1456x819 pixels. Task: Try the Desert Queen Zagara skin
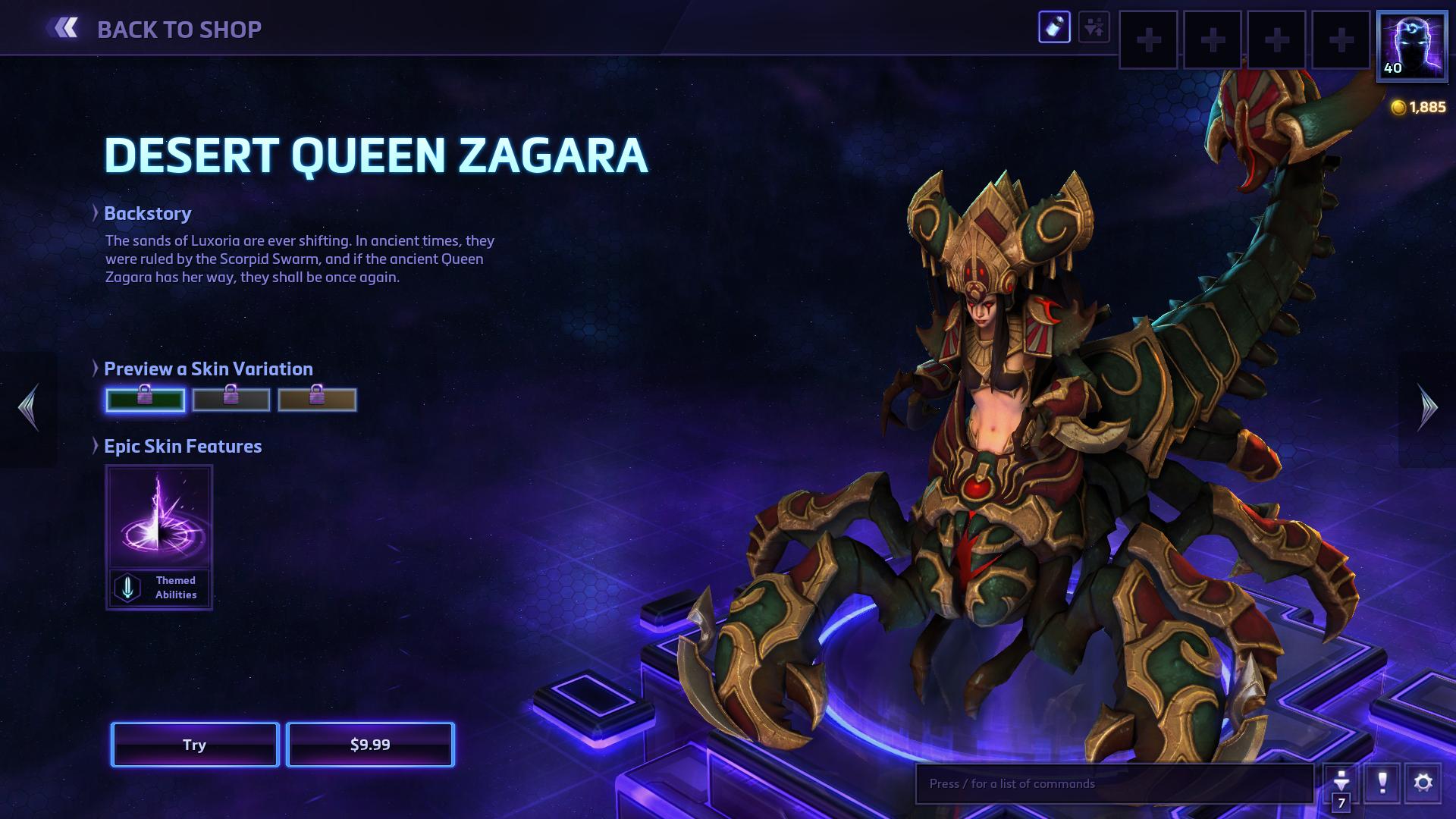pyautogui.click(x=195, y=745)
